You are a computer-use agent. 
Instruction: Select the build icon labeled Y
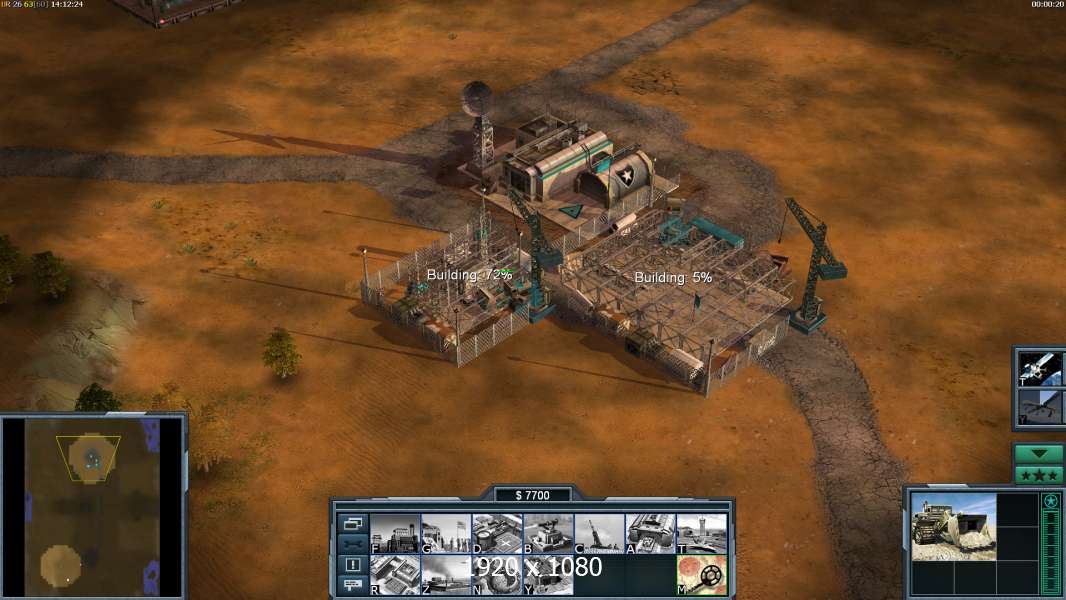pyautogui.click(x=548, y=575)
